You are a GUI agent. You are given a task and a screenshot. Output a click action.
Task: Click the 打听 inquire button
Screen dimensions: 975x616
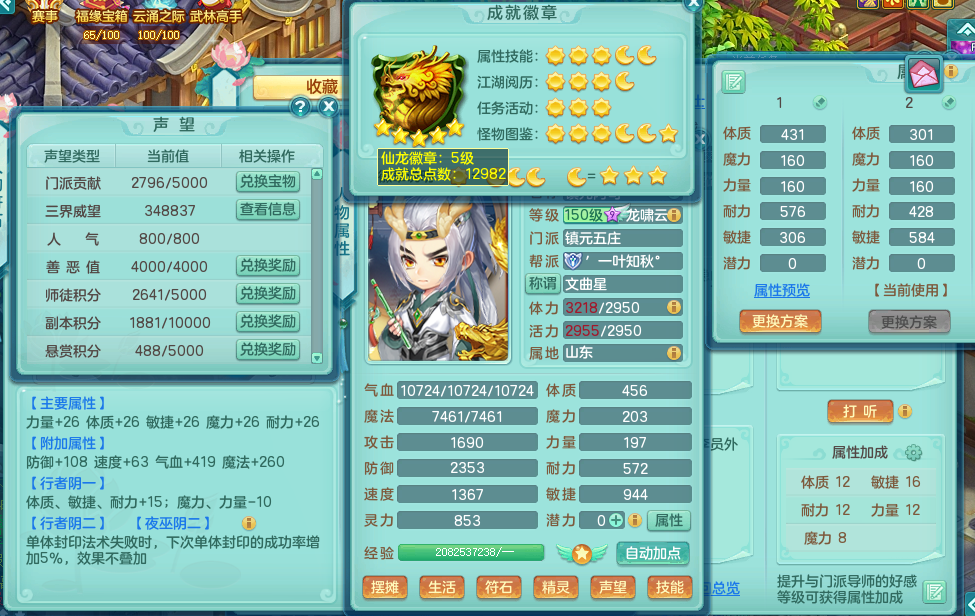(x=860, y=412)
